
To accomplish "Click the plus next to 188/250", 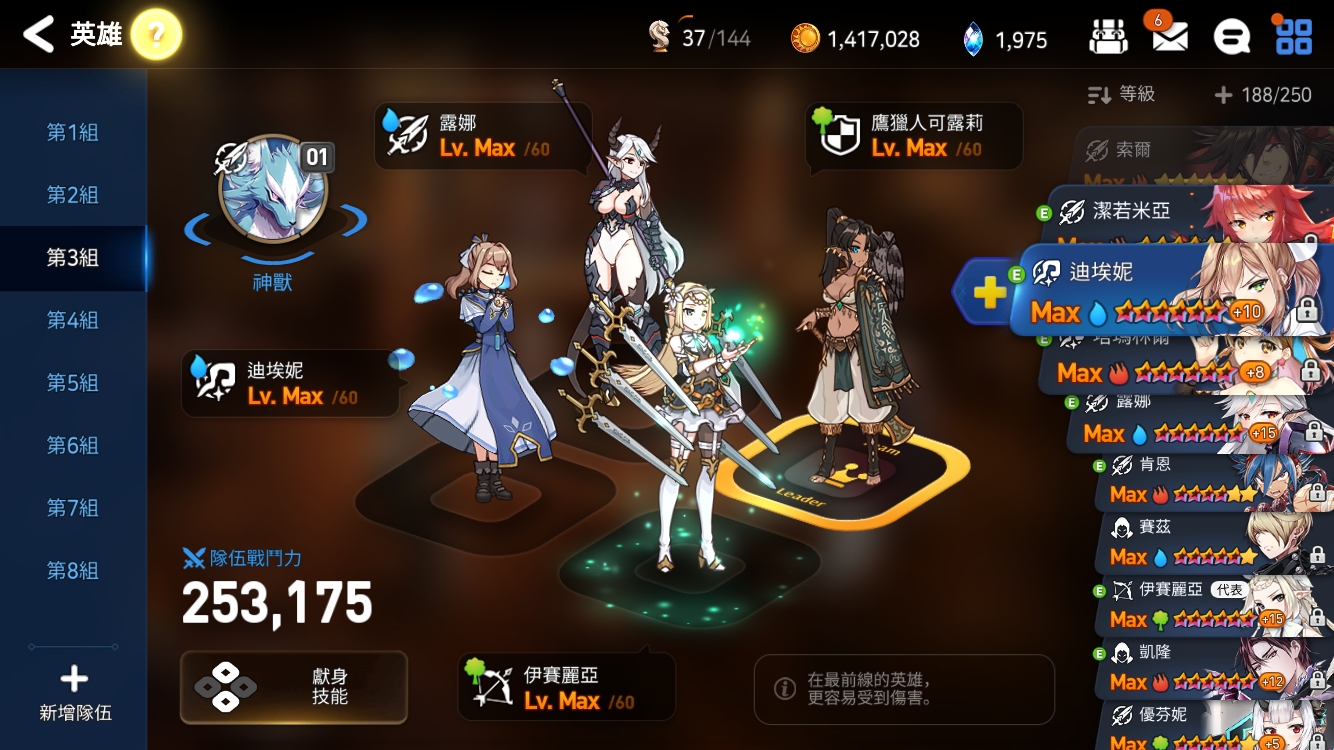I will (1222, 94).
